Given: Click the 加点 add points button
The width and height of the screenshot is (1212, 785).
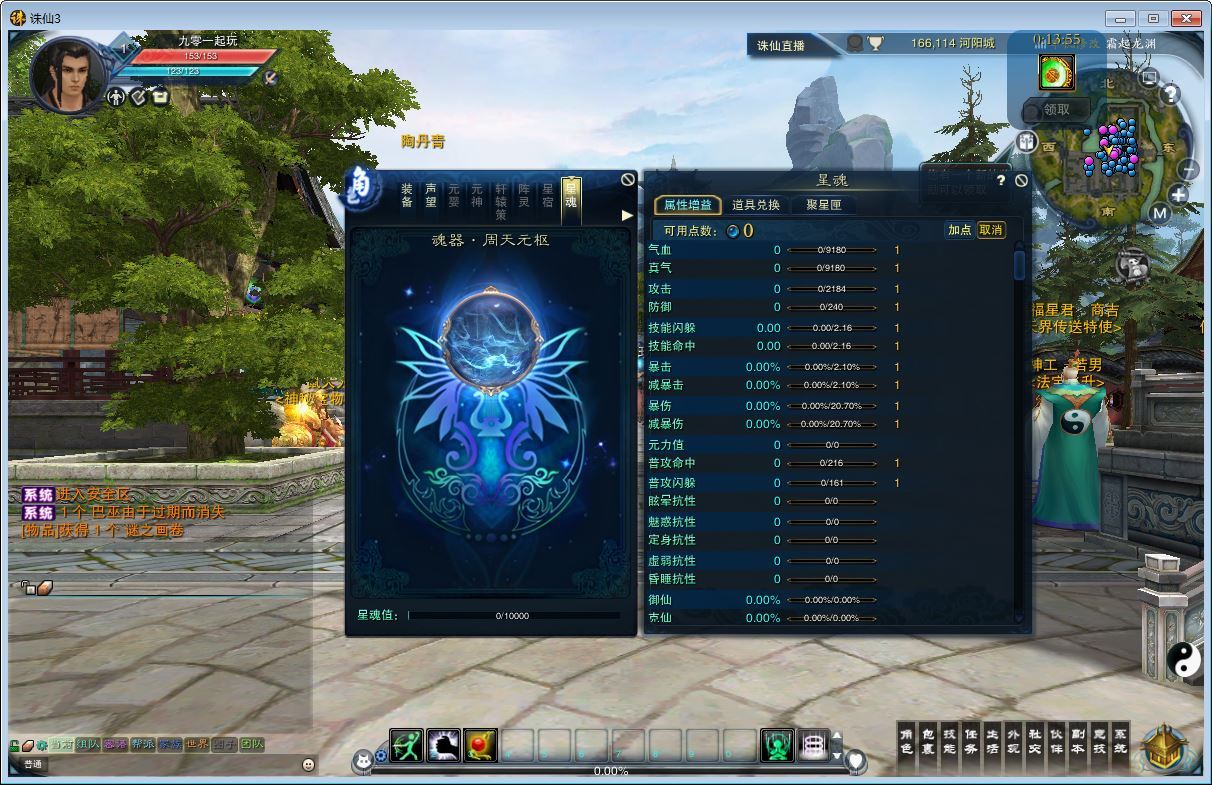Looking at the screenshot, I should point(959,230).
